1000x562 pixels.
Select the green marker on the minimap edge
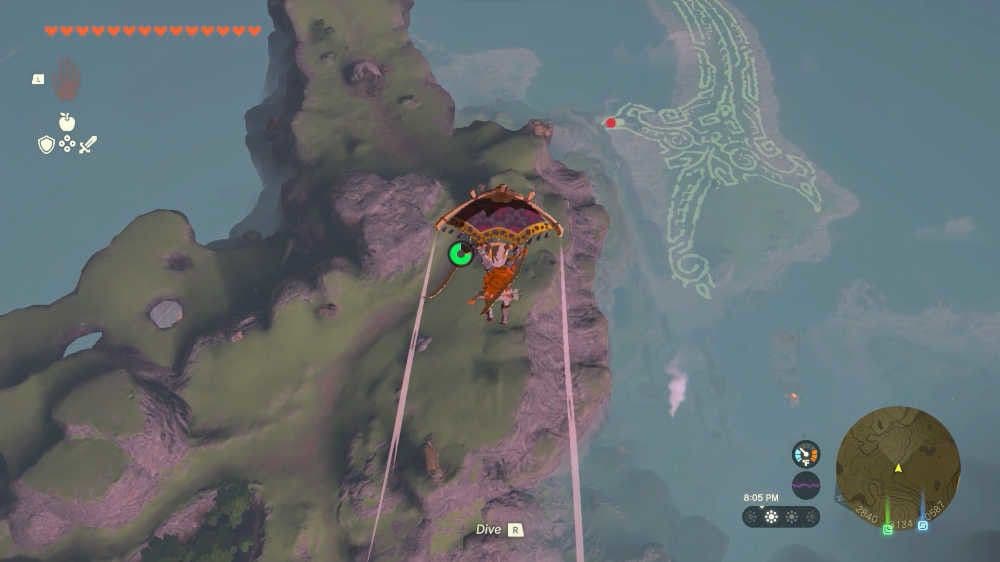point(888,529)
